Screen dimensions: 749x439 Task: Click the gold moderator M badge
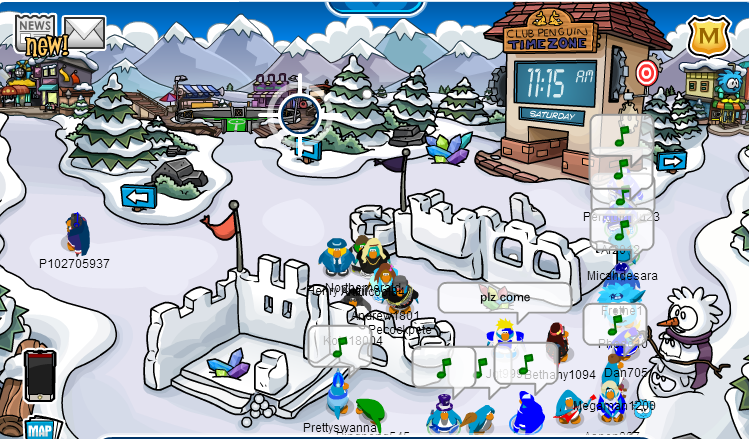[x=707, y=37]
